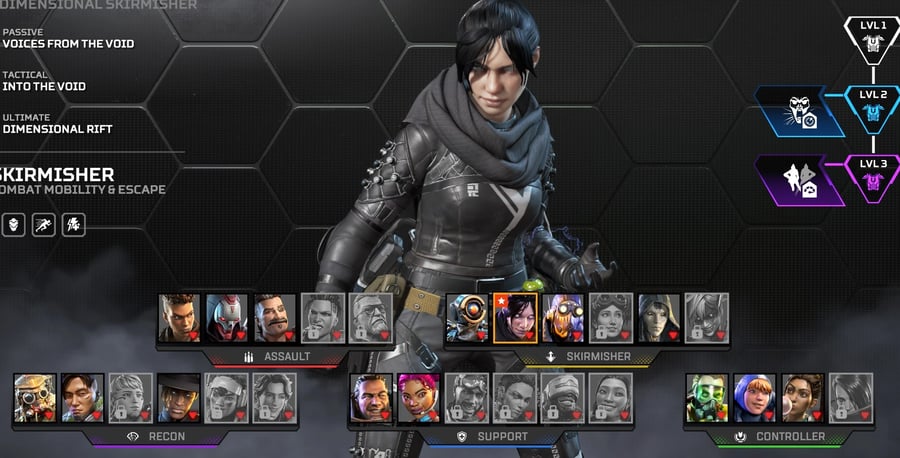Click the locked fourth Controller legend

pos(850,398)
